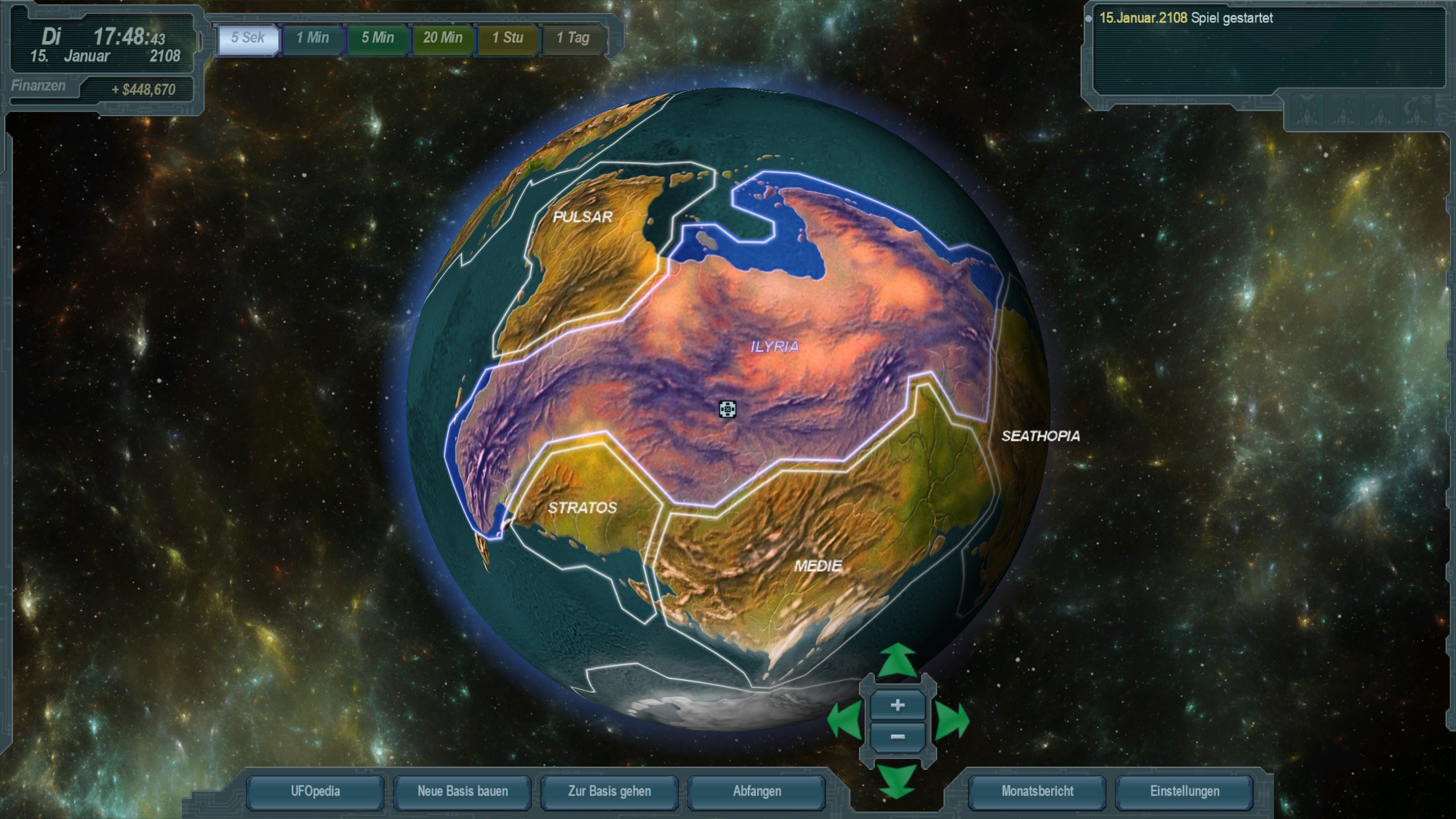Image resolution: width=1456 pixels, height=819 pixels.
Task: Rotate globe using the green down arrow
Action: [897, 780]
